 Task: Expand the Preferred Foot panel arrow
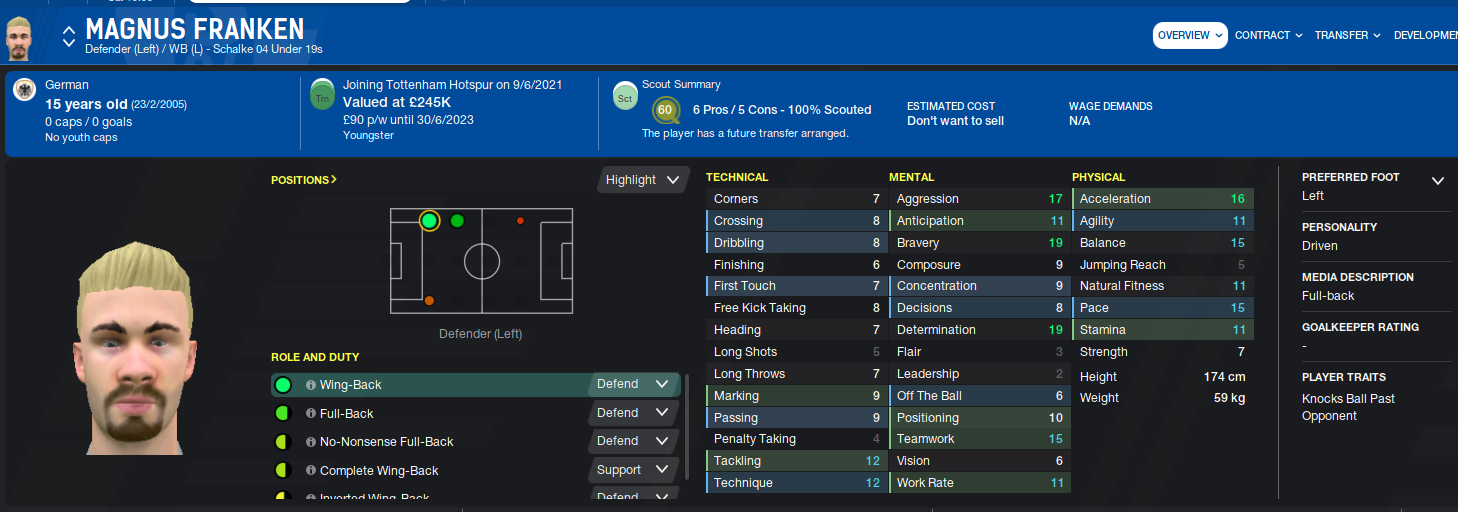pos(1437,181)
